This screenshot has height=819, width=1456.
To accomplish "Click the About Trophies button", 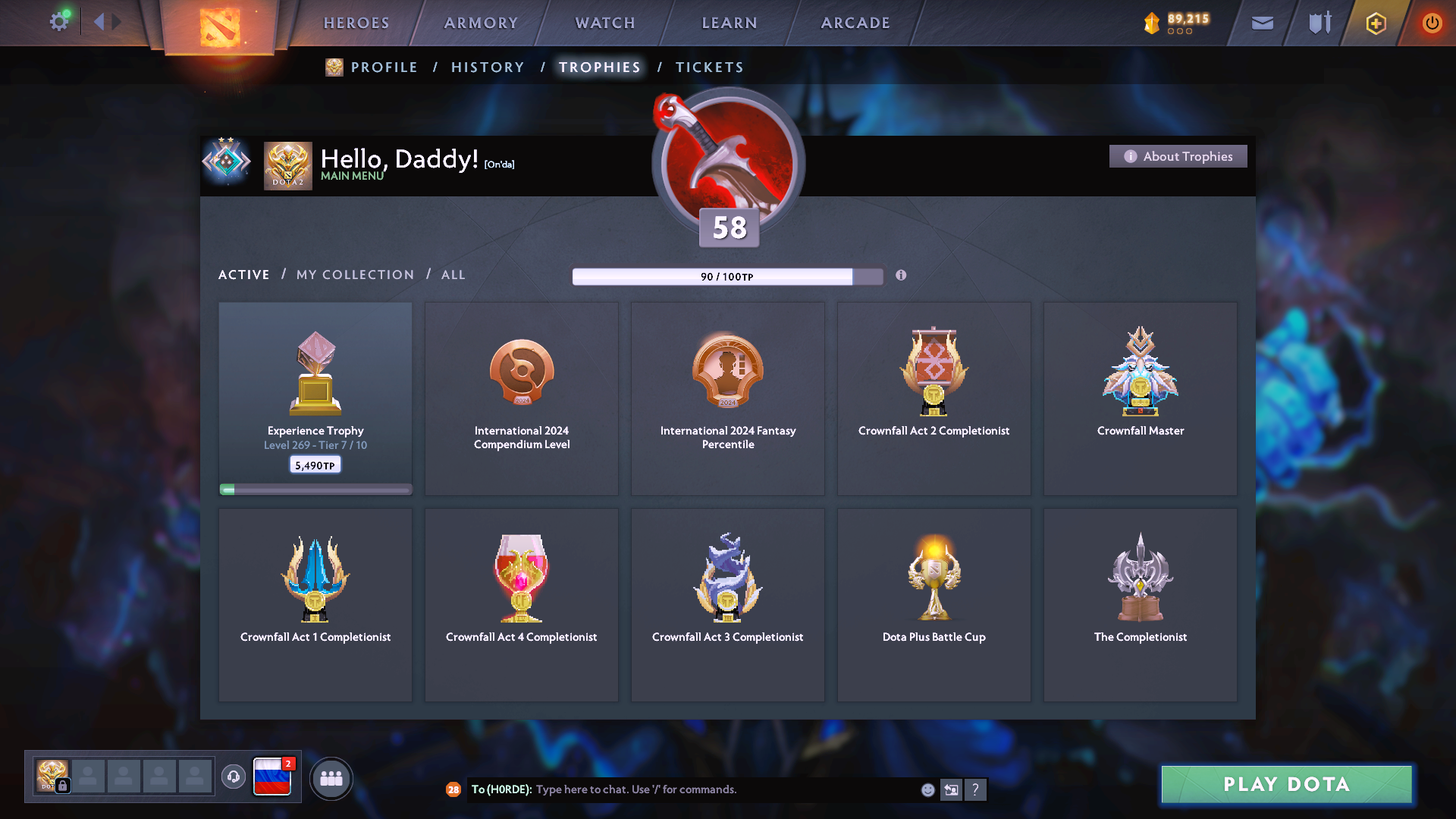I will [x=1178, y=156].
